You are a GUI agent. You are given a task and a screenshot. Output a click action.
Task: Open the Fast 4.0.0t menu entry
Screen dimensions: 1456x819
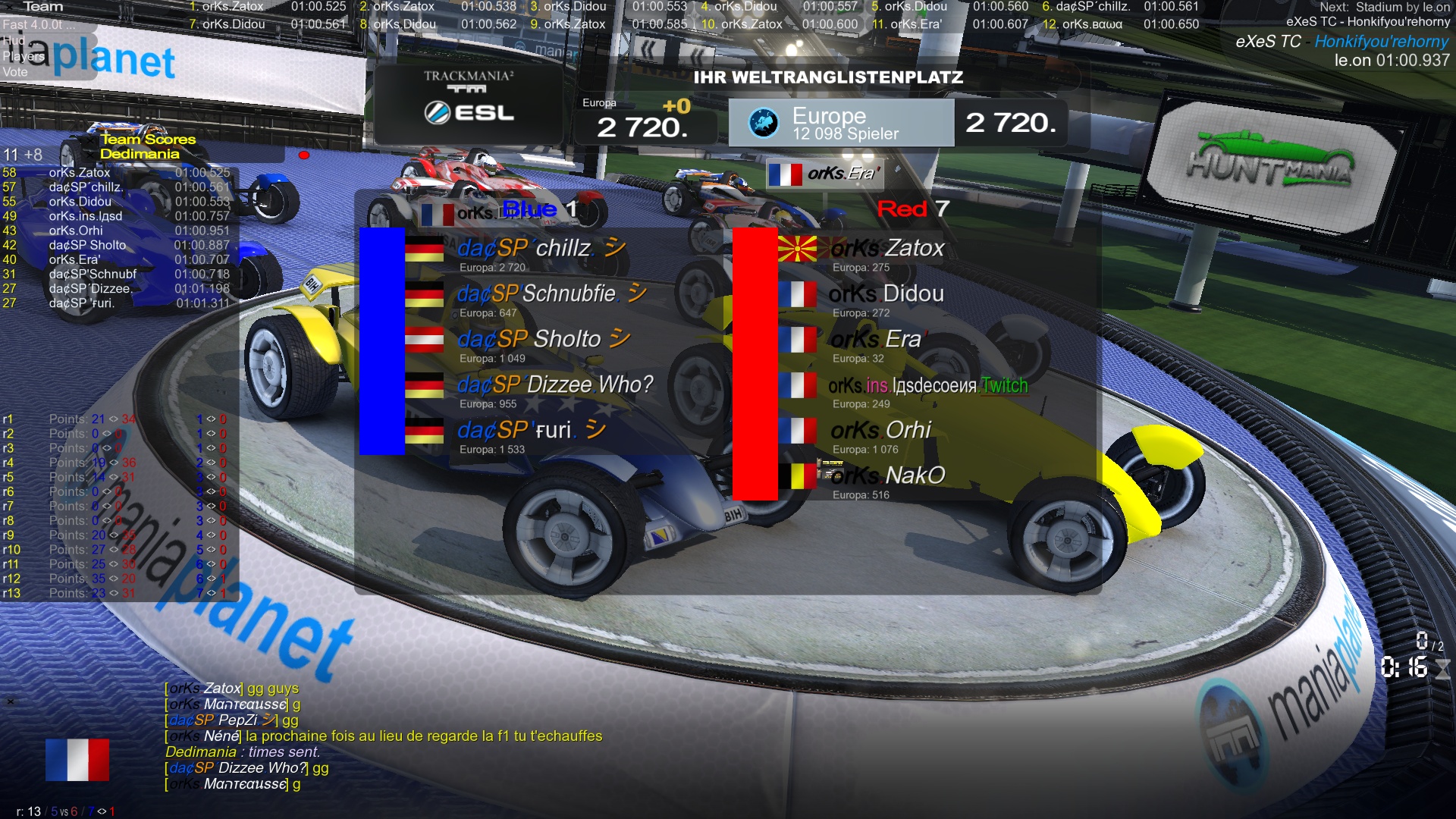tap(38, 24)
